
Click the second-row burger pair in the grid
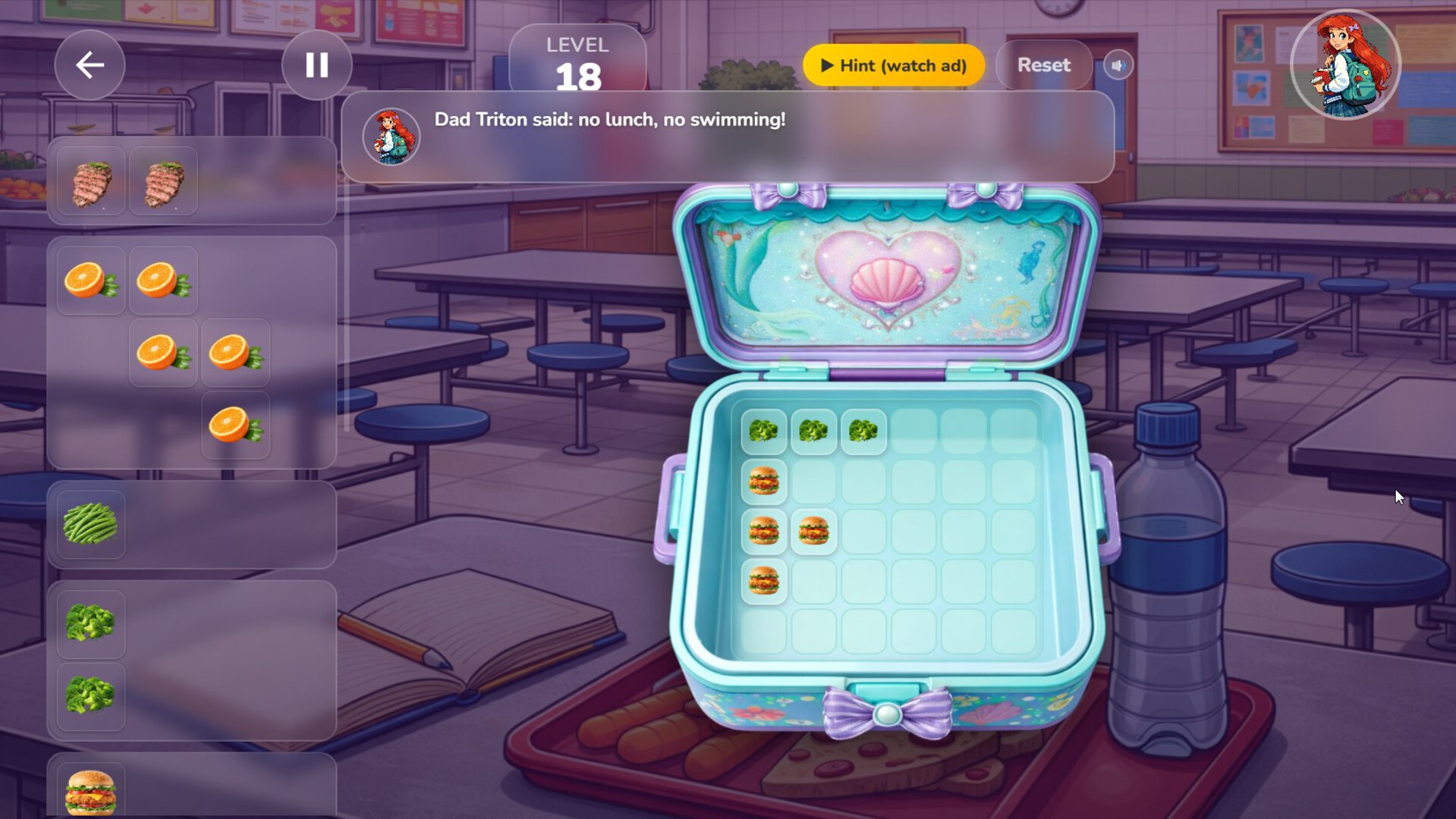pos(789,531)
